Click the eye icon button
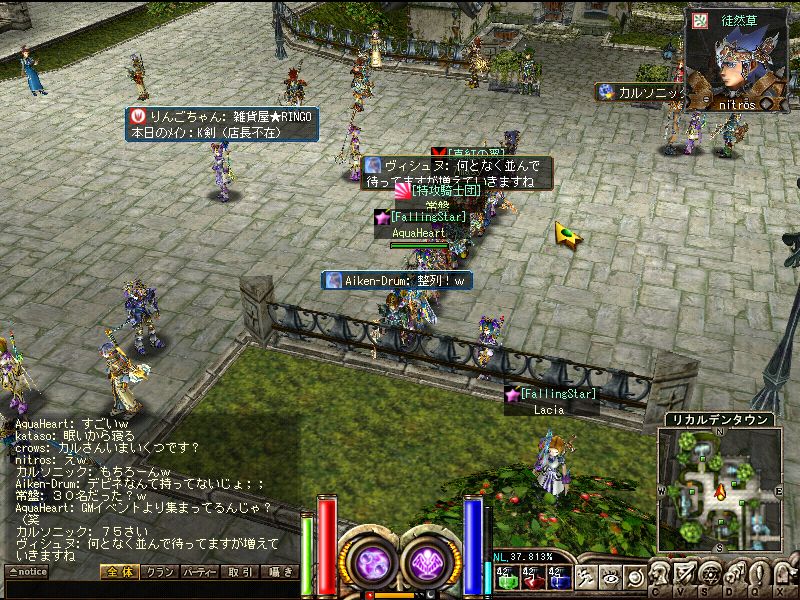 [x=611, y=575]
